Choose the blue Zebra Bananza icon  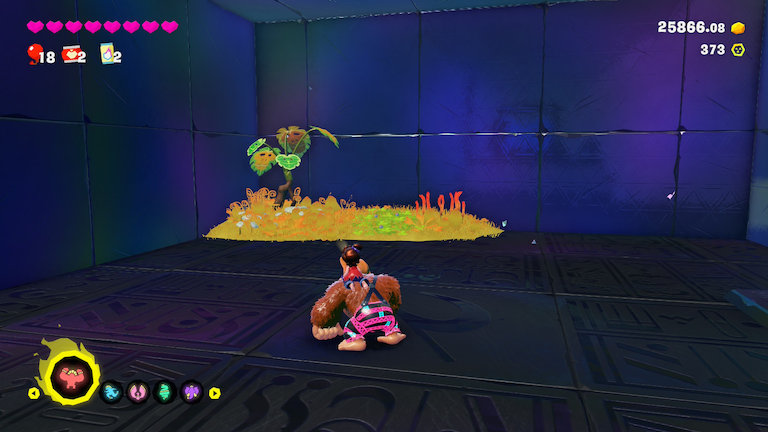pyautogui.click(x=113, y=392)
